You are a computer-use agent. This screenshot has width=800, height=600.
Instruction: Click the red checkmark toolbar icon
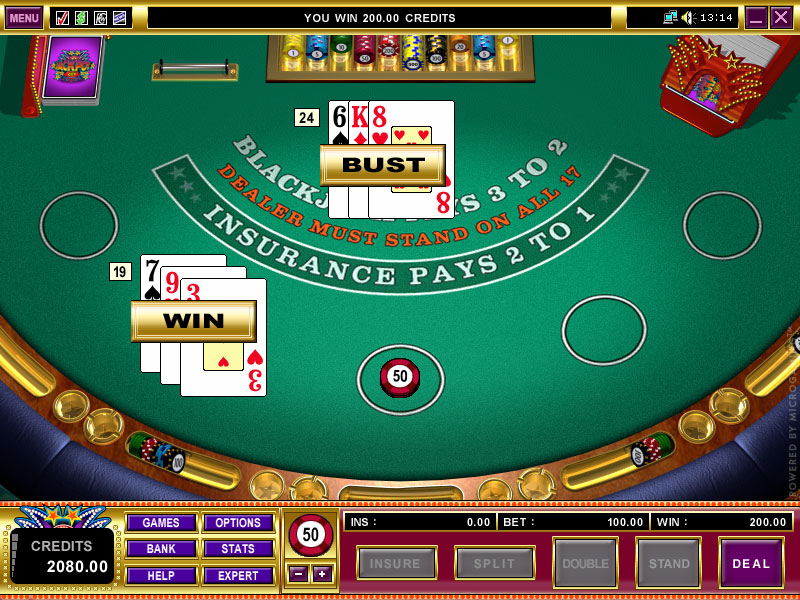click(x=62, y=17)
